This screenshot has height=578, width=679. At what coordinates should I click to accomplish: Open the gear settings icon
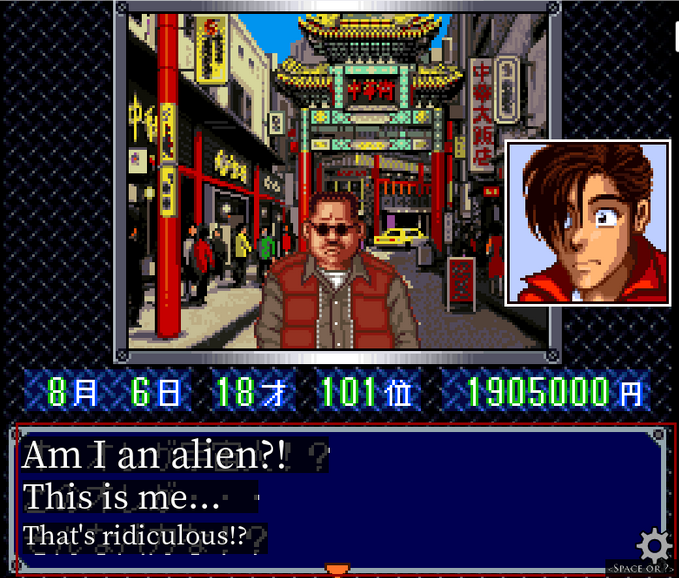[654, 546]
